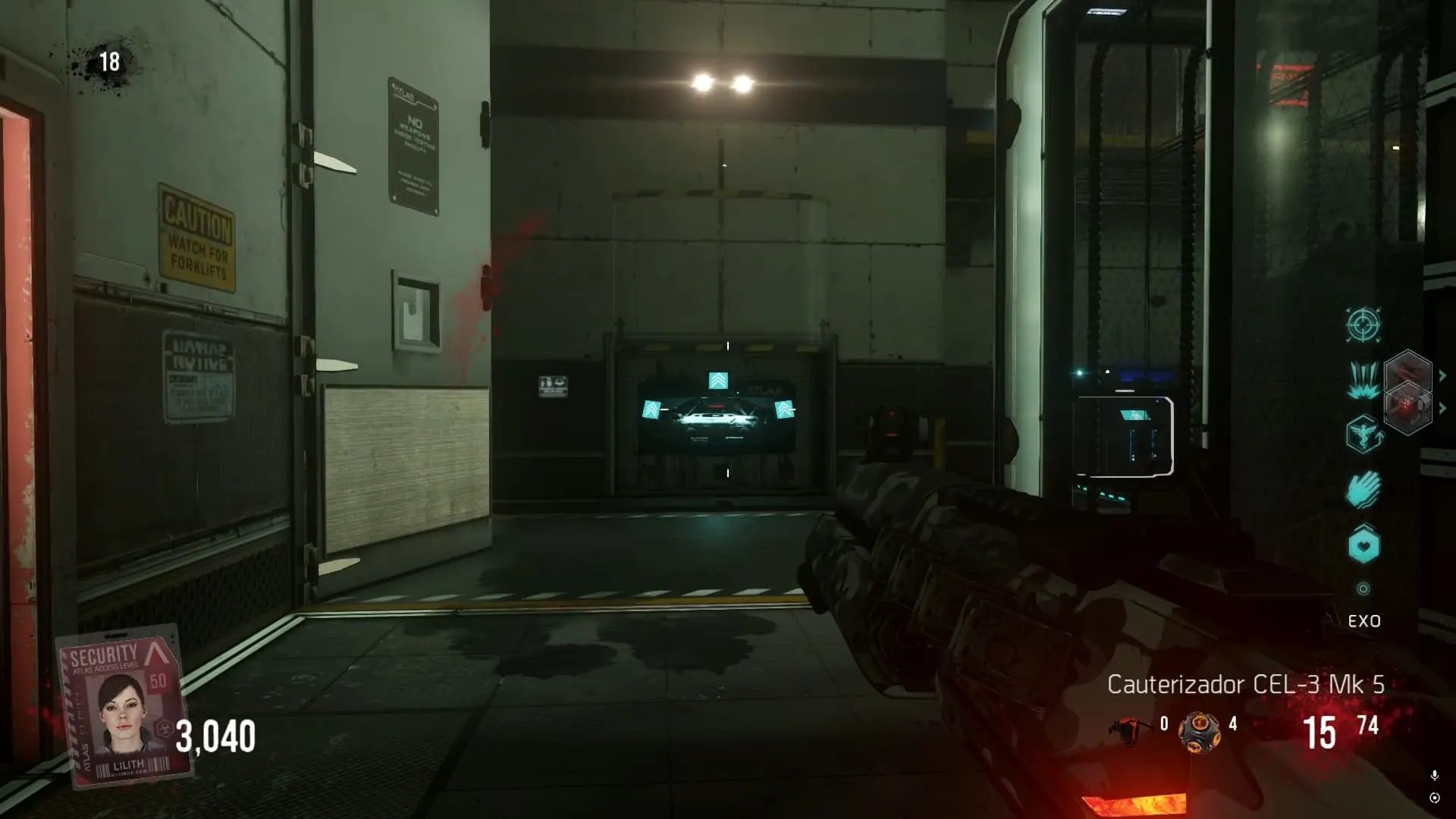This screenshot has height=819, width=1456.
Task: Choose the spherical orange grenade icon
Action: click(1199, 732)
